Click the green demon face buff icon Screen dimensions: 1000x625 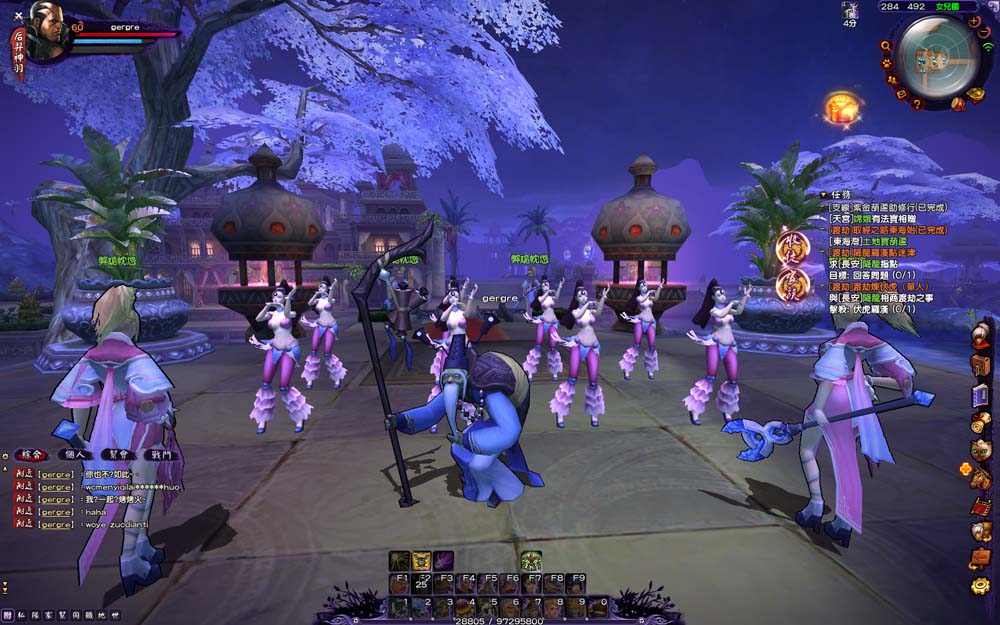pos(531,560)
